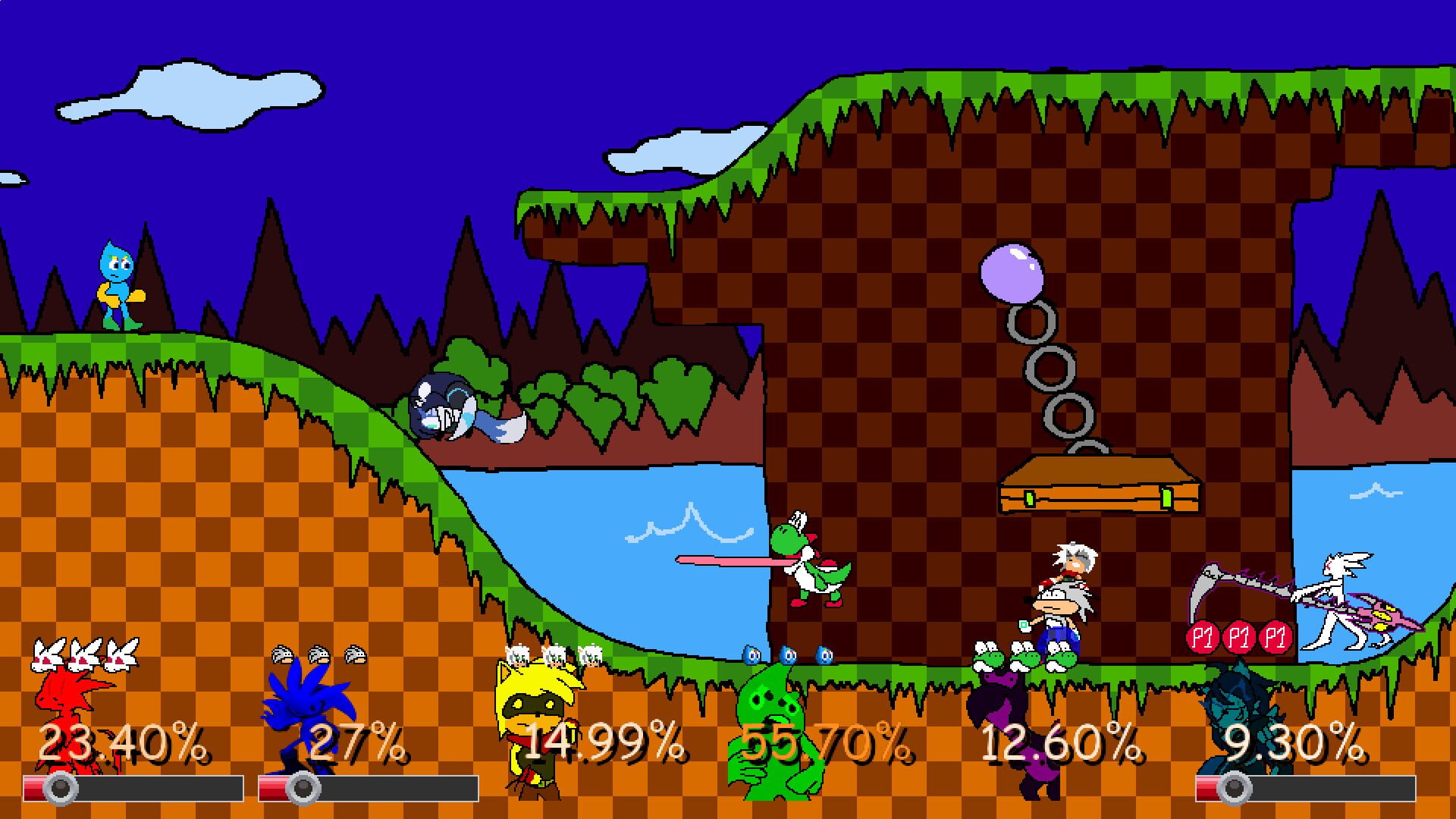Select the leftmost white-haired stock icon above the yellow cat
The height and width of the screenshot is (819, 1456).
click(516, 654)
